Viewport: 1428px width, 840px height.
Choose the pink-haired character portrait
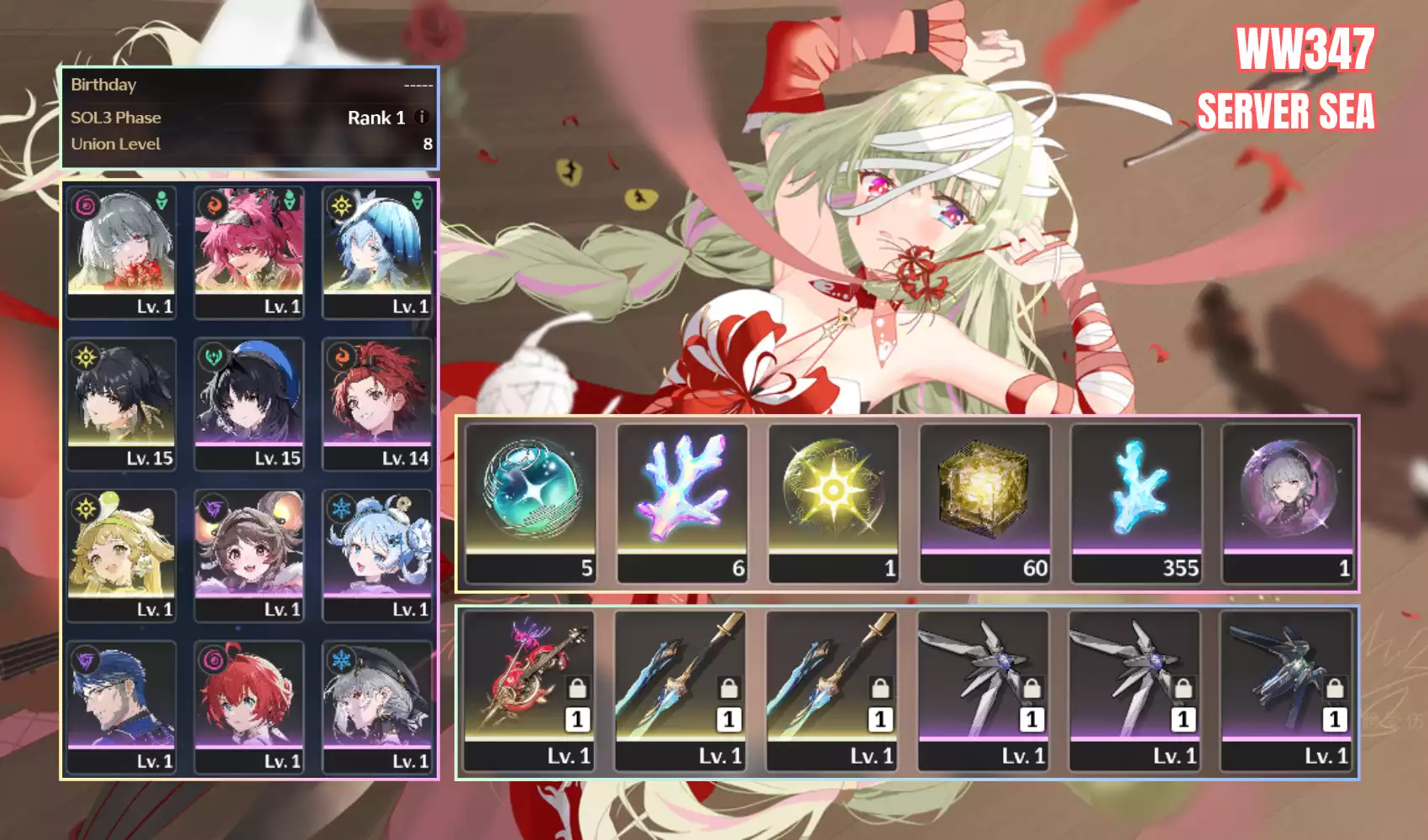(x=249, y=250)
